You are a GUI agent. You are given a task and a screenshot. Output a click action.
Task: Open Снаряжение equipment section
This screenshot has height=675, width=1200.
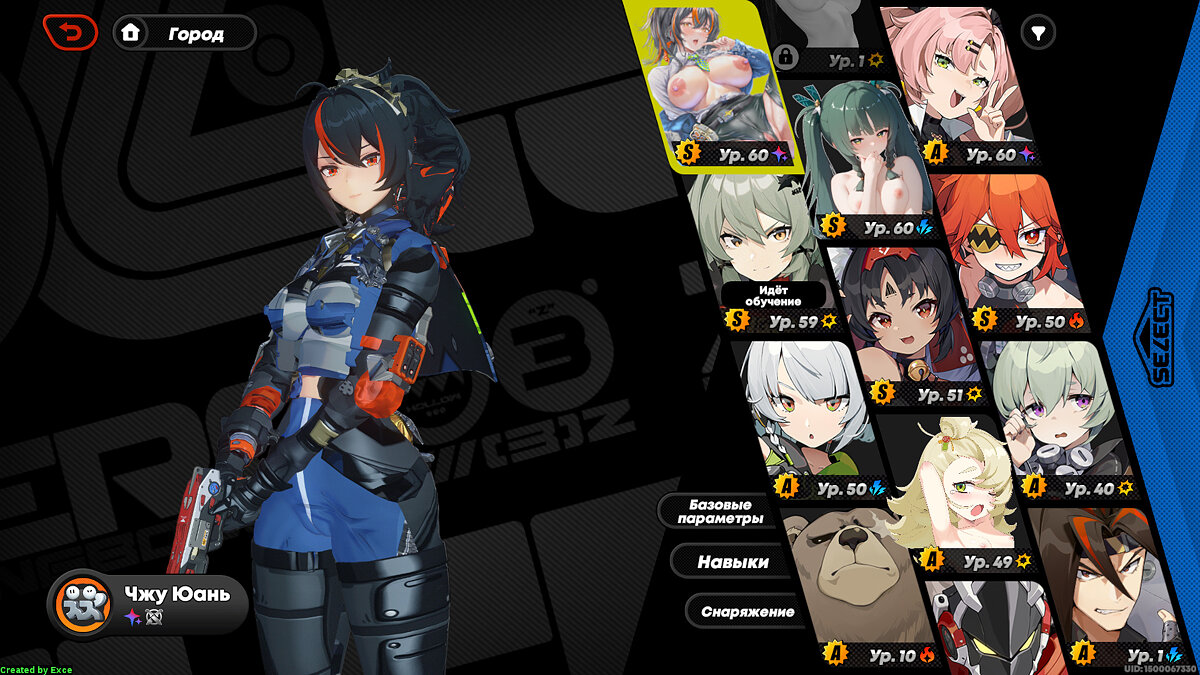(x=747, y=611)
